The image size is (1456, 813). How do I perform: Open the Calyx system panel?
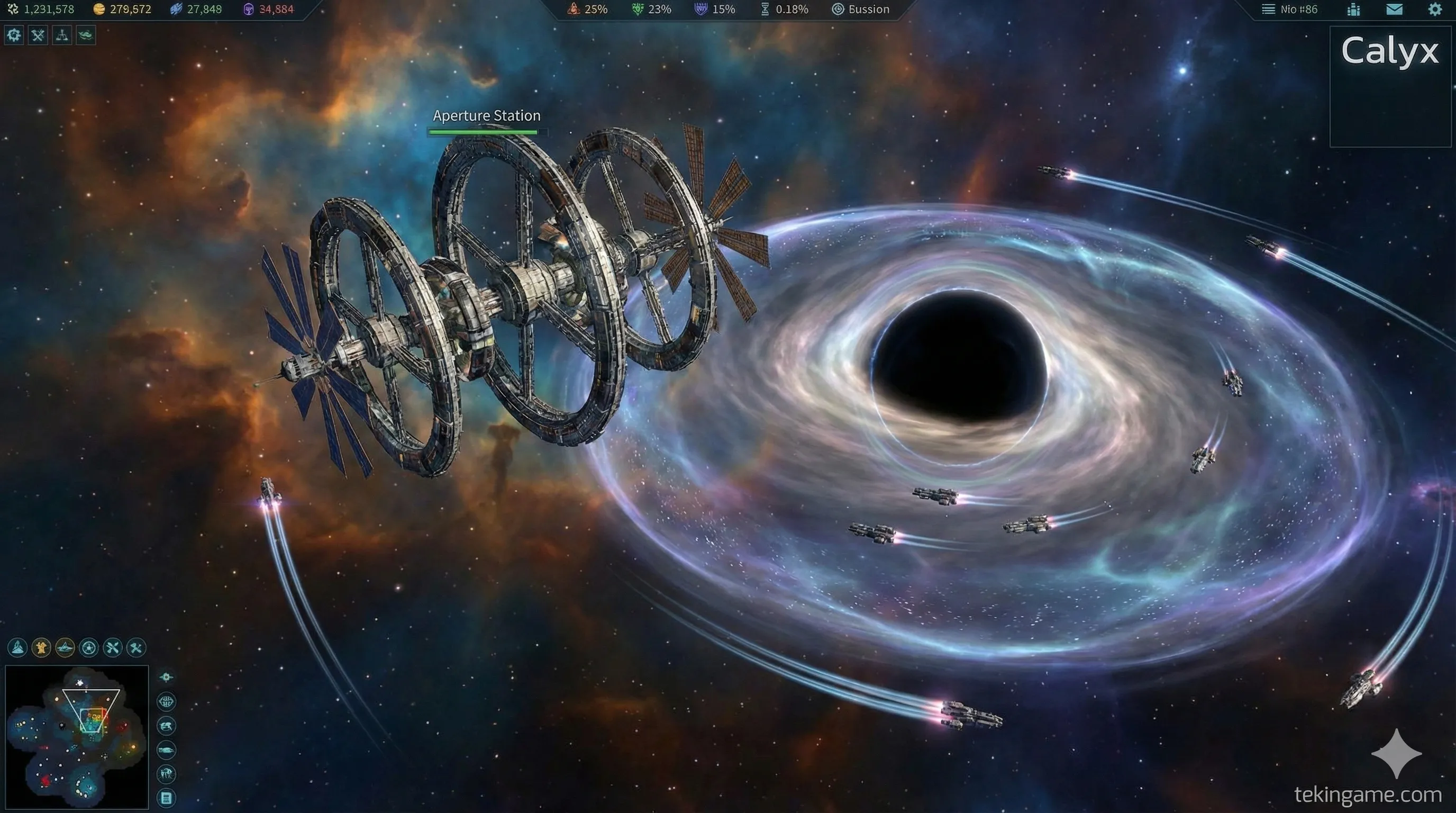pos(1389,52)
